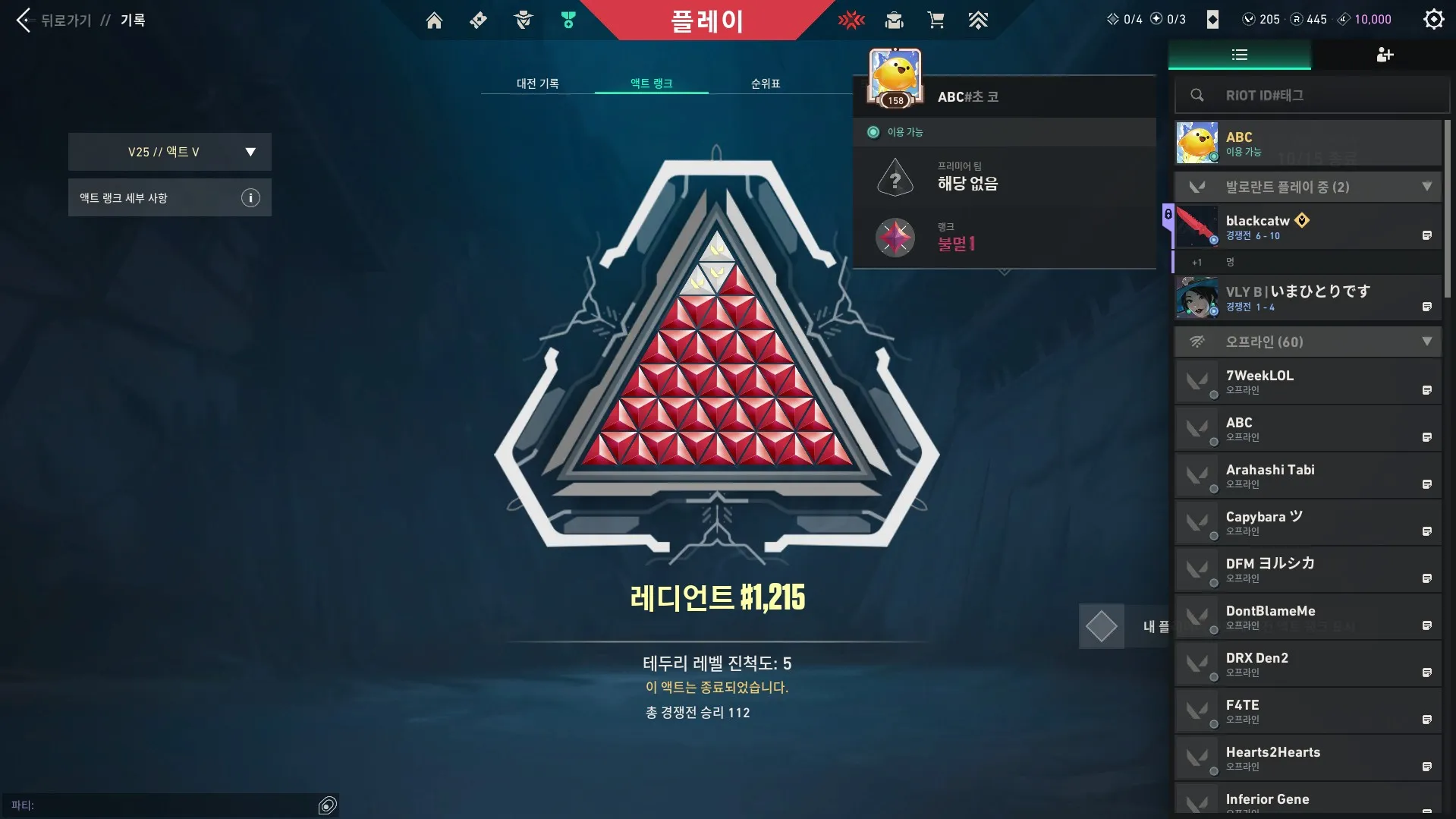Open the Collection backpack icon
Viewport: 1456px width, 819px height.
pyautogui.click(x=894, y=20)
